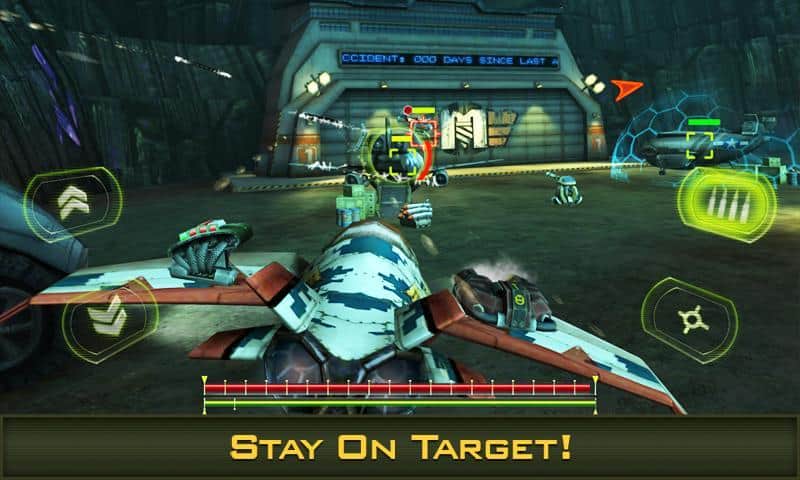
Task: Fire weapons with the bullets button
Action: click(x=728, y=199)
